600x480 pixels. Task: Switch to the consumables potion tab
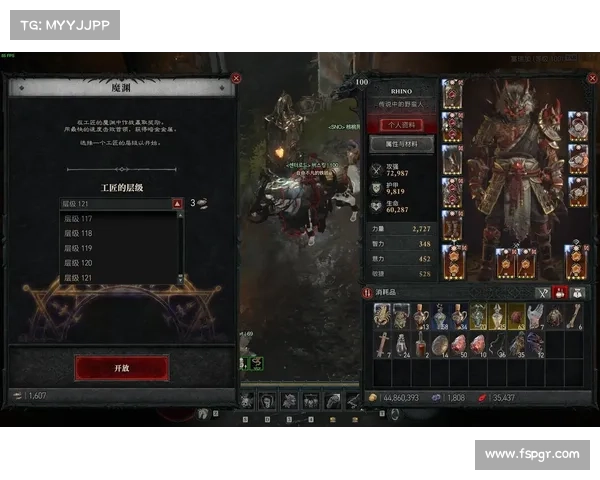point(561,291)
